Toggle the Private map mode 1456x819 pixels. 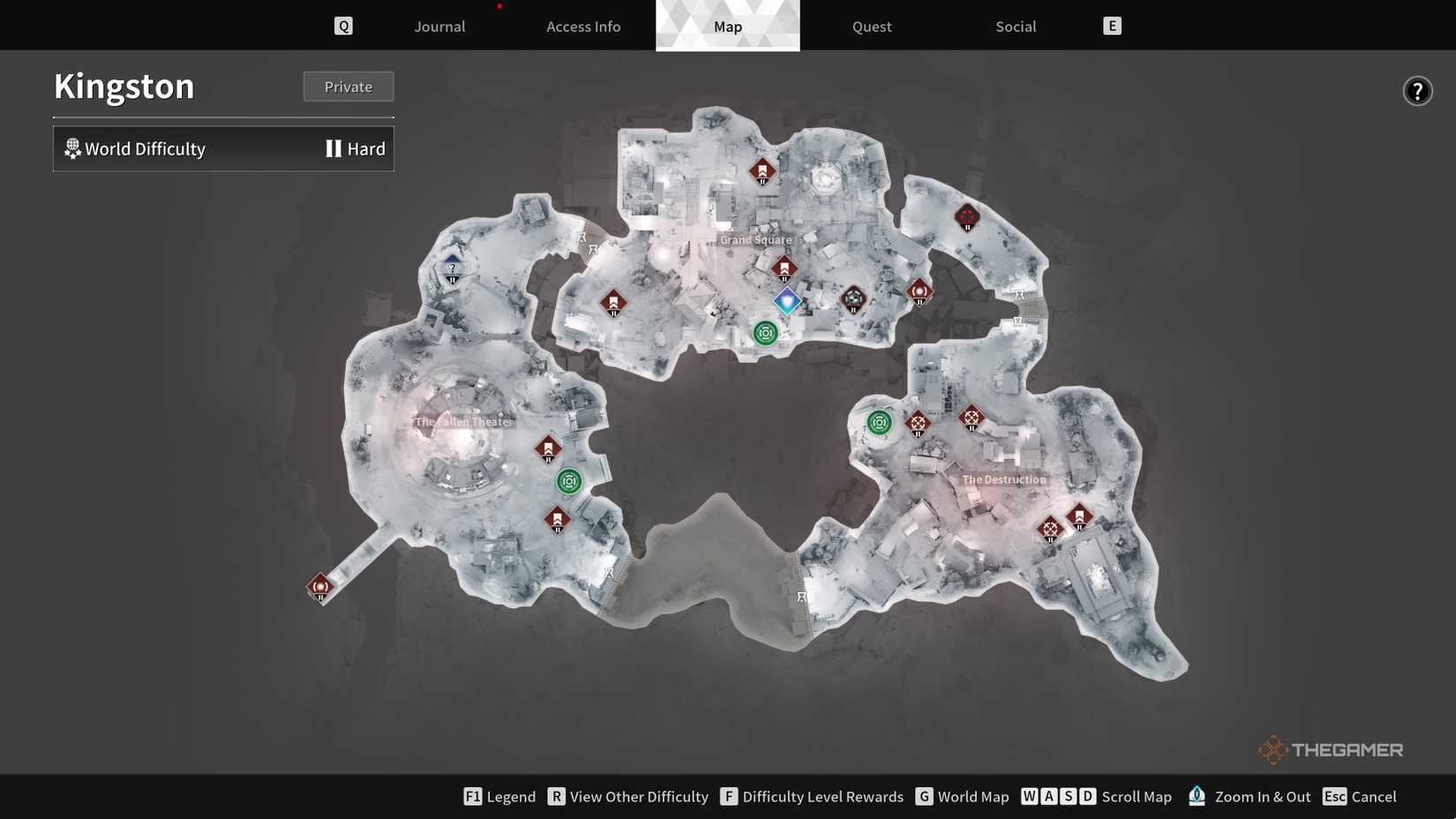(x=349, y=85)
